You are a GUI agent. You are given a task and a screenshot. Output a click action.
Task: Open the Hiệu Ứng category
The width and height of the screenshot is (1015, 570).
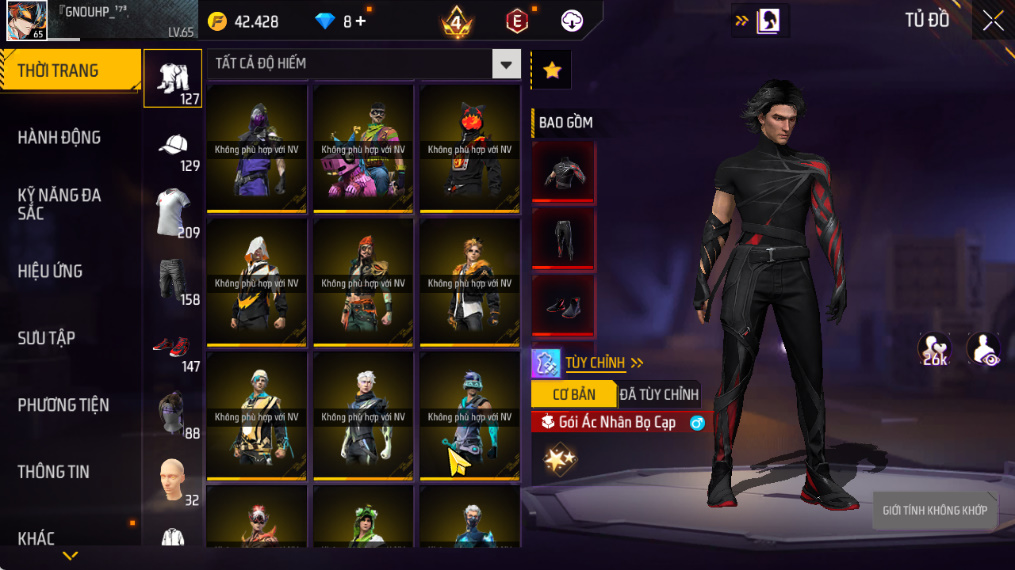[50, 271]
